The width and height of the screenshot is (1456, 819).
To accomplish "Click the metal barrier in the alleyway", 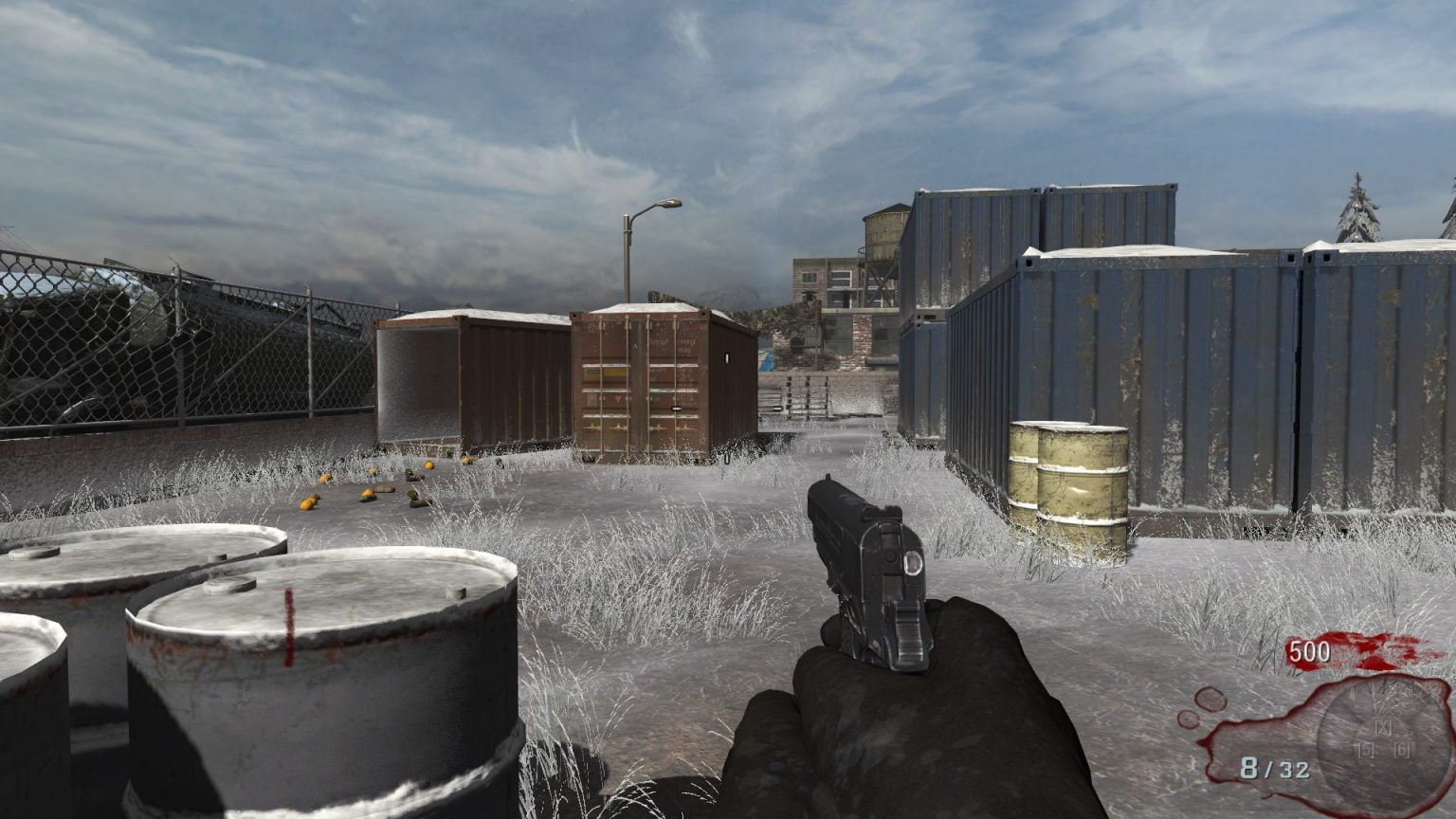I will 809,398.
